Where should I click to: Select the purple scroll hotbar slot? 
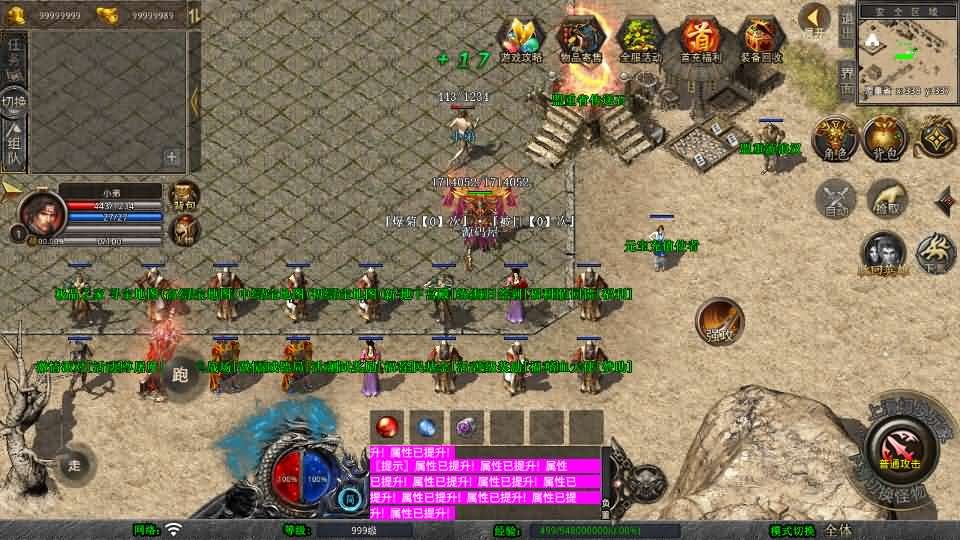tap(466, 426)
